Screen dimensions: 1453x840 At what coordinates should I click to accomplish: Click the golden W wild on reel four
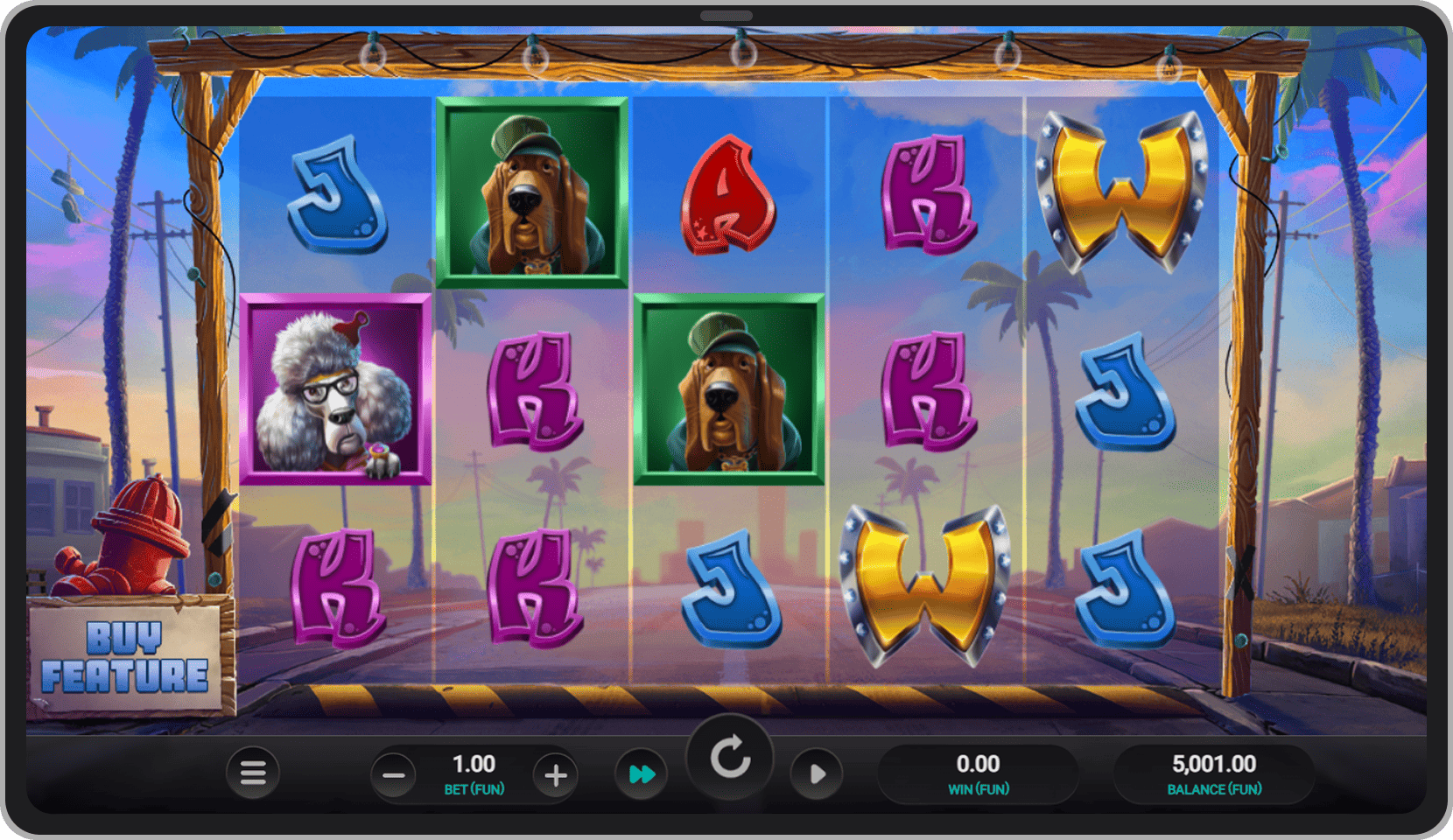[923, 582]
